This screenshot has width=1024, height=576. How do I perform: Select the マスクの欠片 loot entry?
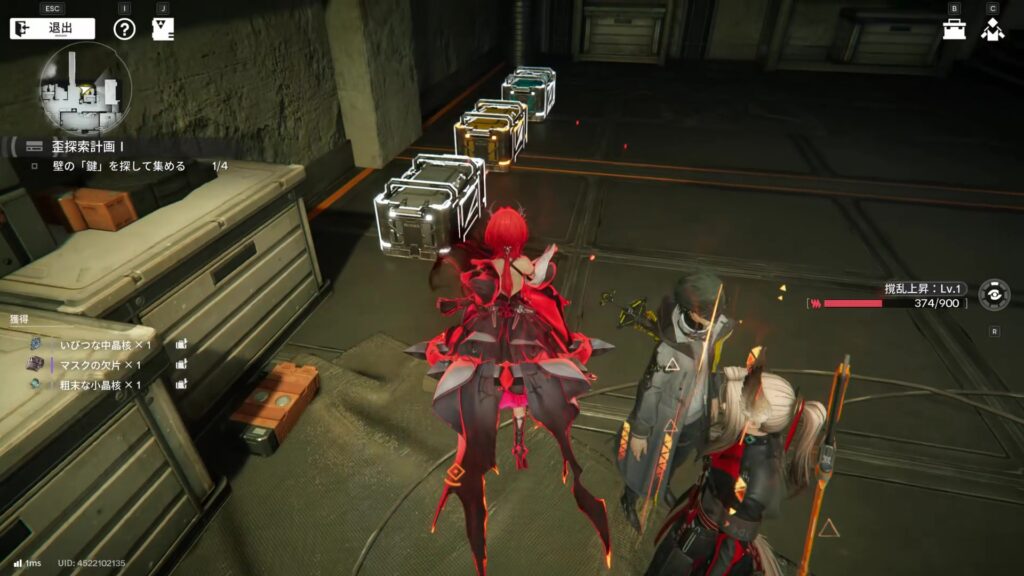[x=96, y=364]
